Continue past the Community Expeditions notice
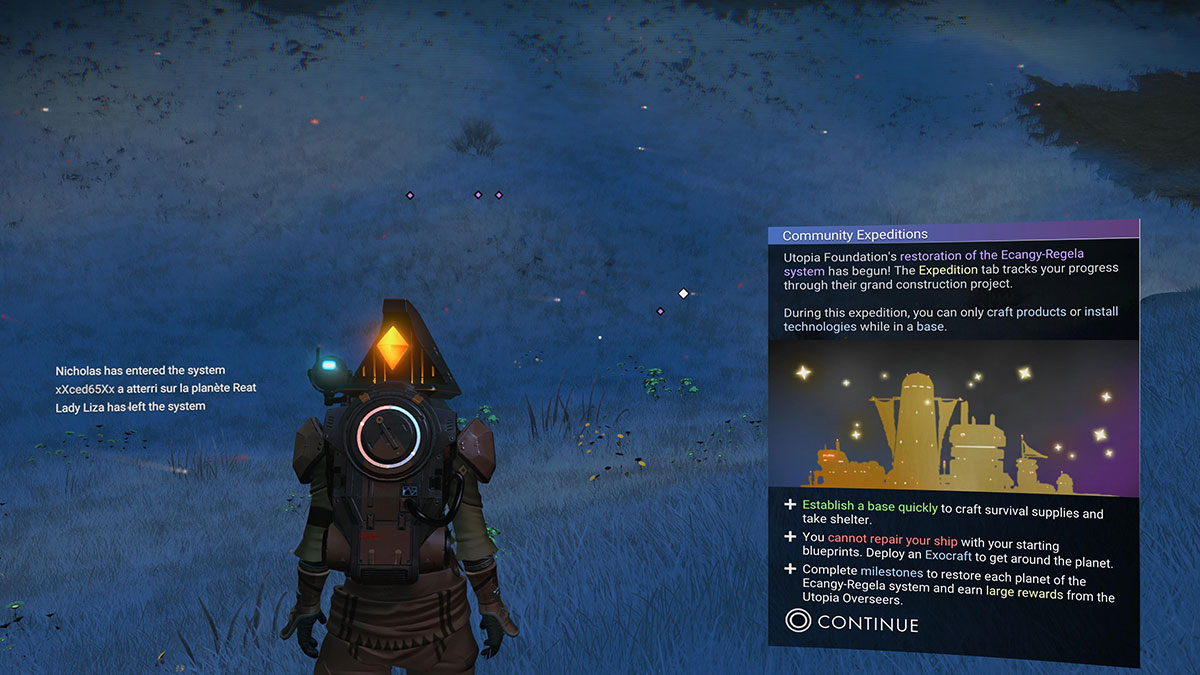The height and width of the screenshot is (675, 1200). (853, 623)
